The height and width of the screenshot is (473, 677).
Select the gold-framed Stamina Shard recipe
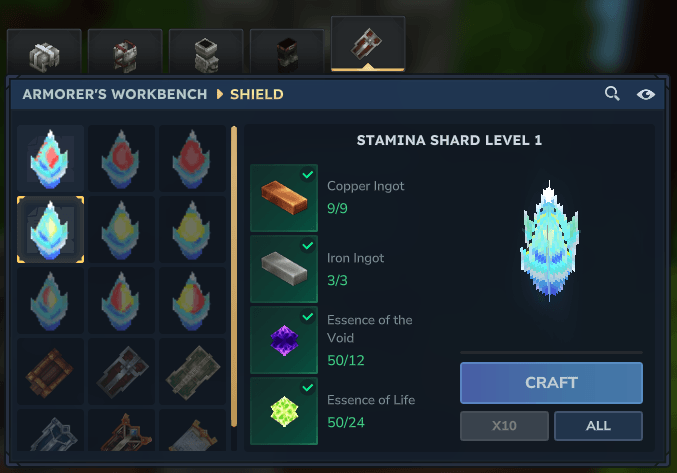(50, 229)
